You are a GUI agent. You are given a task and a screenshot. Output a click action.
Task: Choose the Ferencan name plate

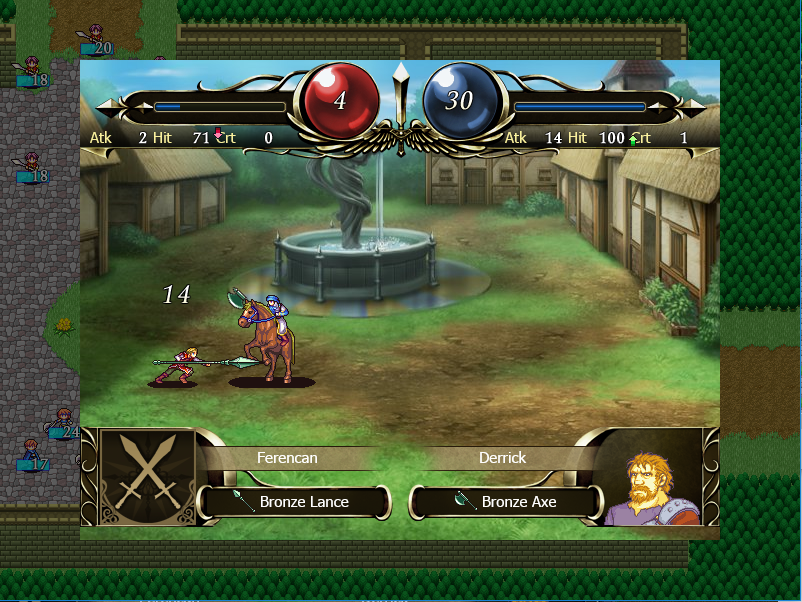[287, 458]
